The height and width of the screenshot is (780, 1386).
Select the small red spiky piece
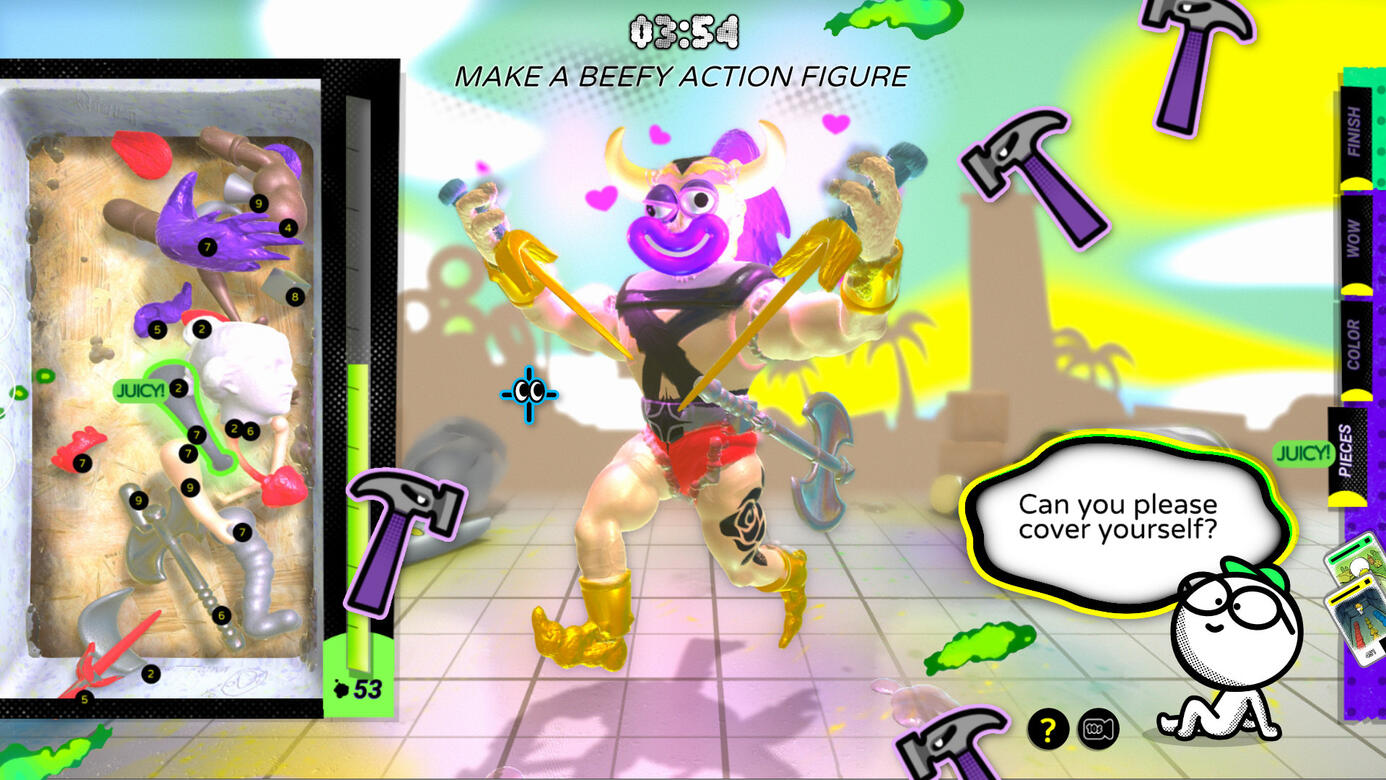click(x=78, y=451)
